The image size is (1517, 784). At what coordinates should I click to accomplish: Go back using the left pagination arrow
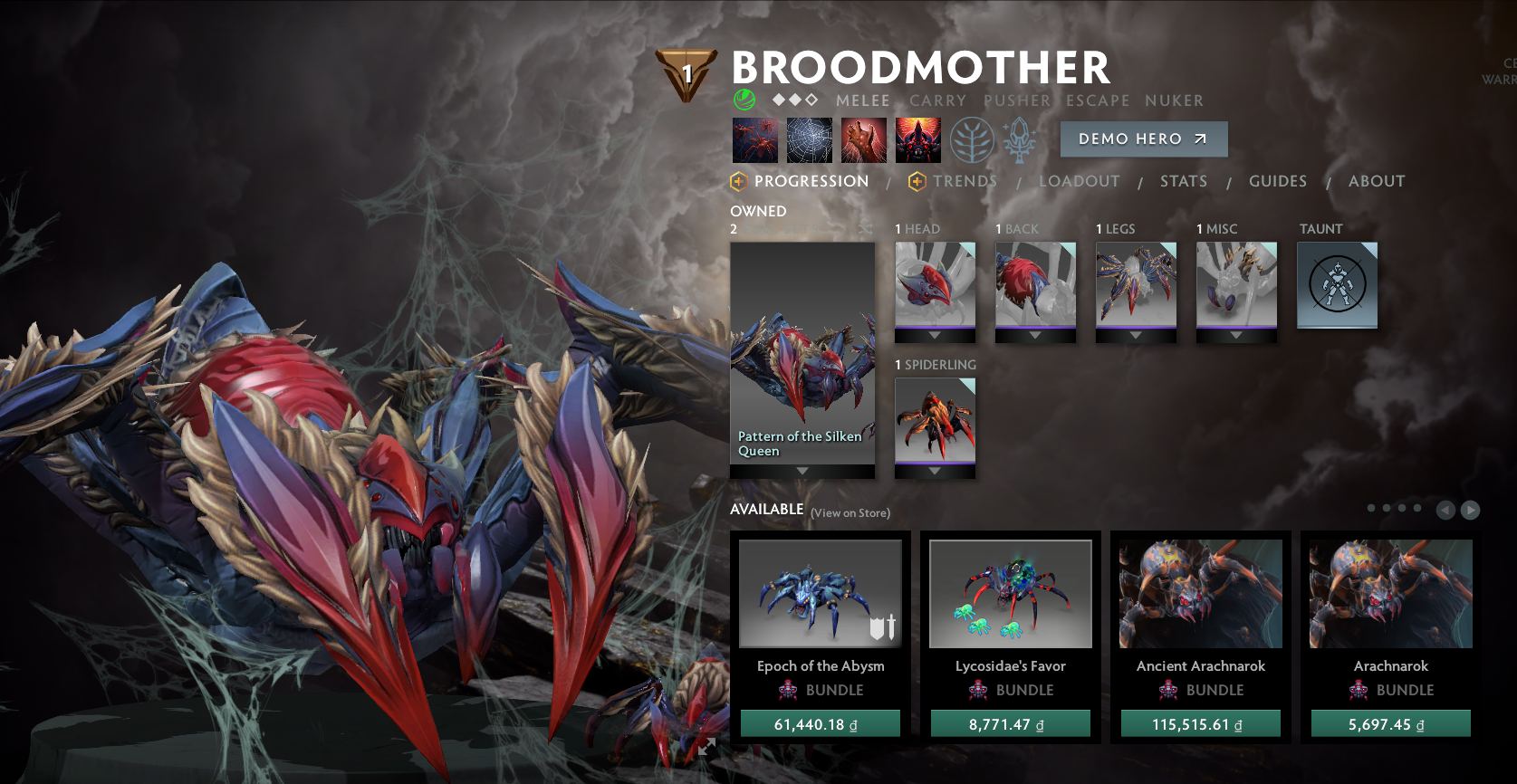(x=1446, y=510)
